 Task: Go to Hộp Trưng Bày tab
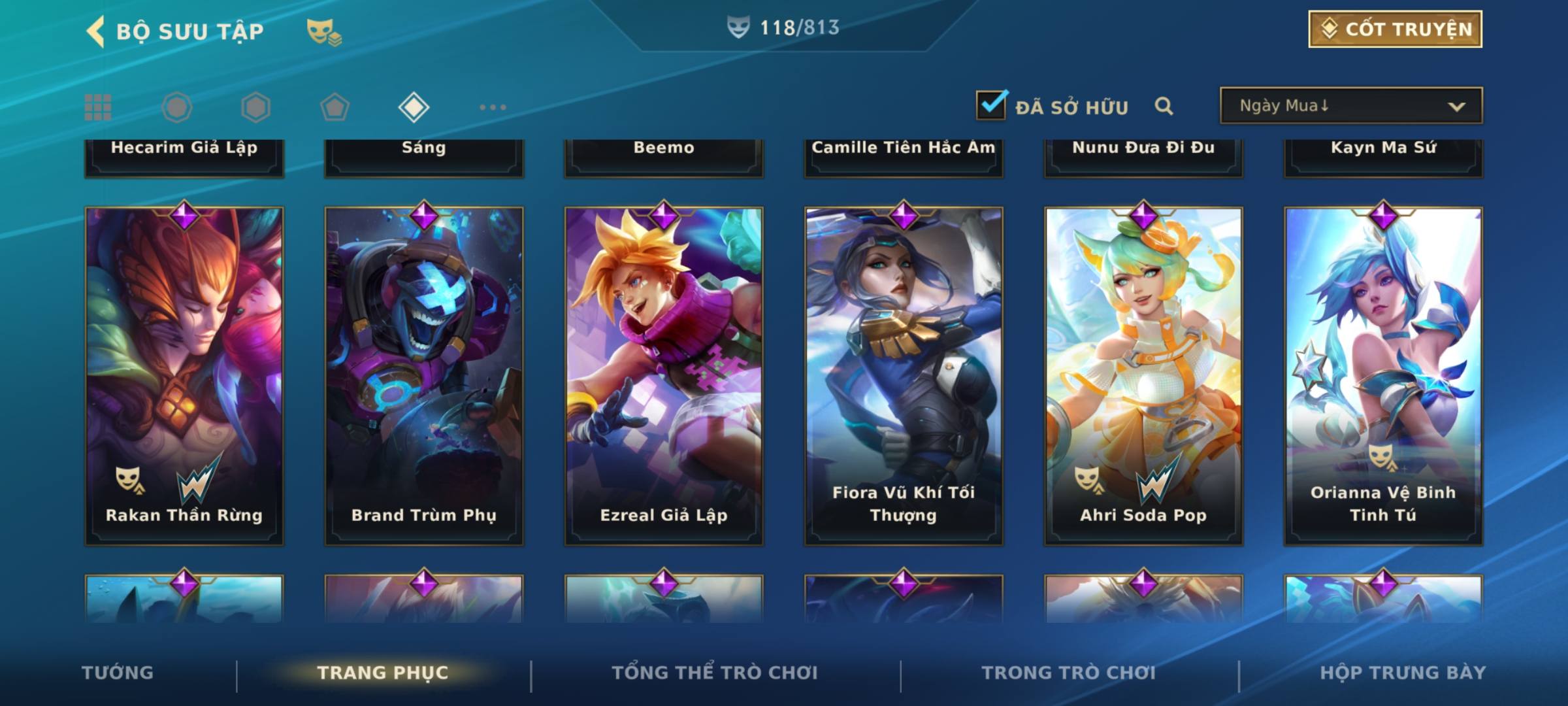point(1402,673)
